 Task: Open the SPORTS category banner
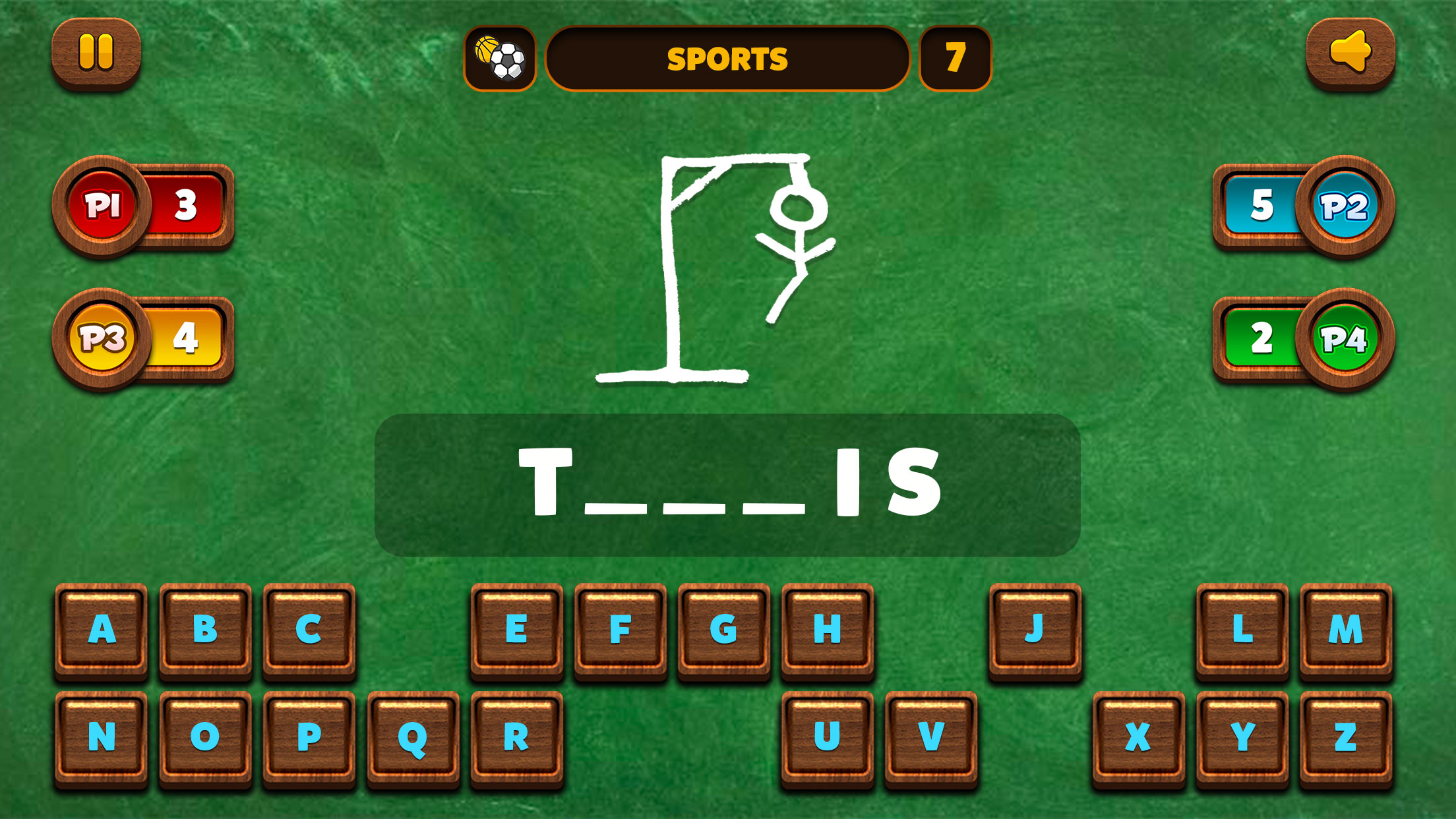pyautogui.click(x=729, y=58)
